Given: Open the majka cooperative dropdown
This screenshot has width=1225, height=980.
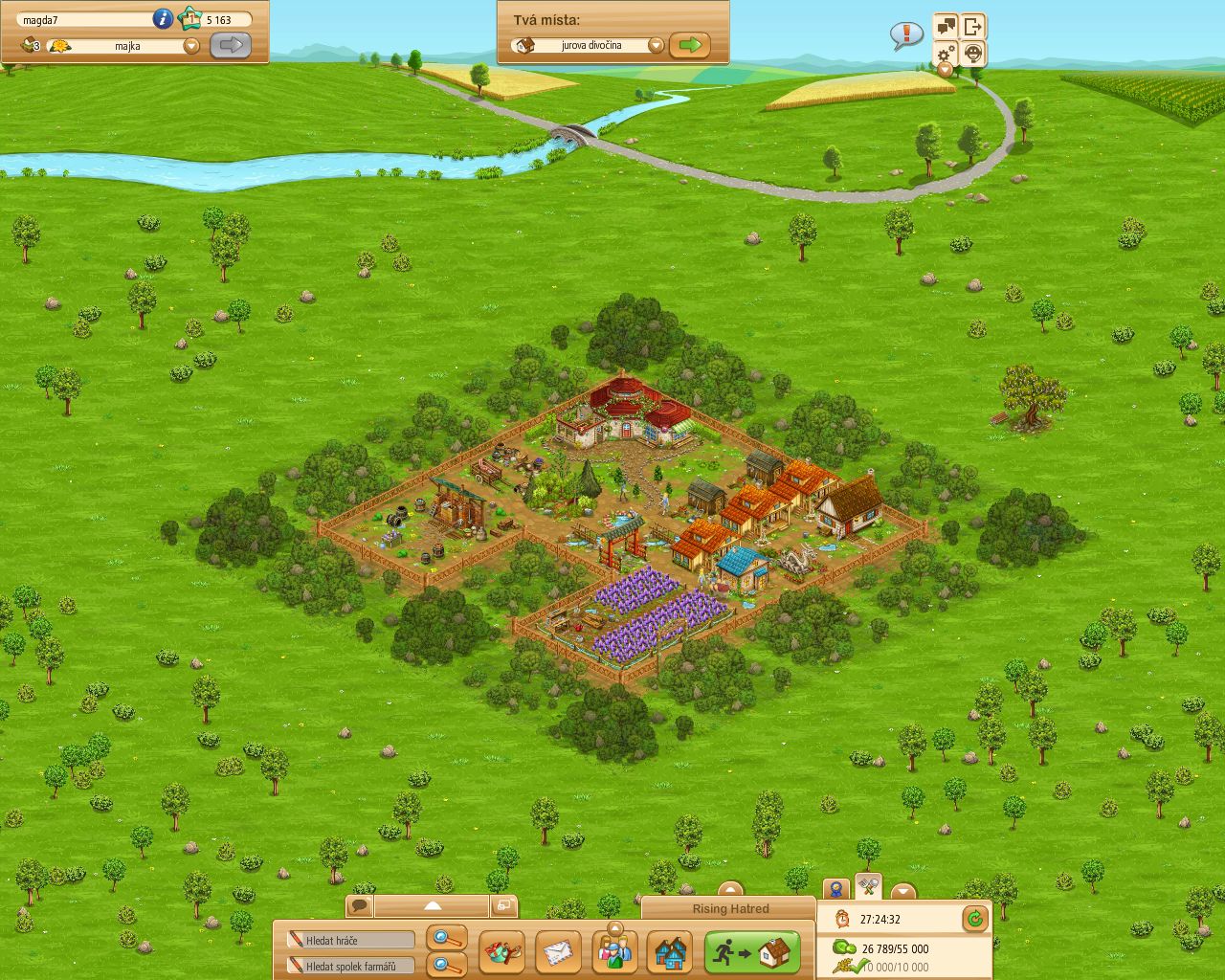Looking at the screenshot, I should pyautogui.click(x=190, y=45).
